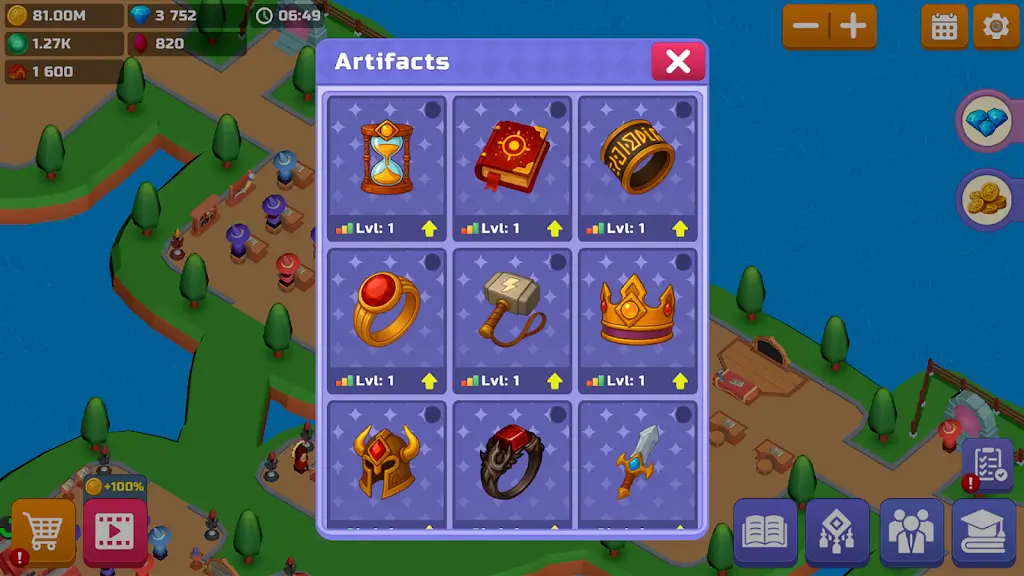Choose the red spellbook artifact
1024x576 pixels.
pyautogui.click(x=512, y=157)
